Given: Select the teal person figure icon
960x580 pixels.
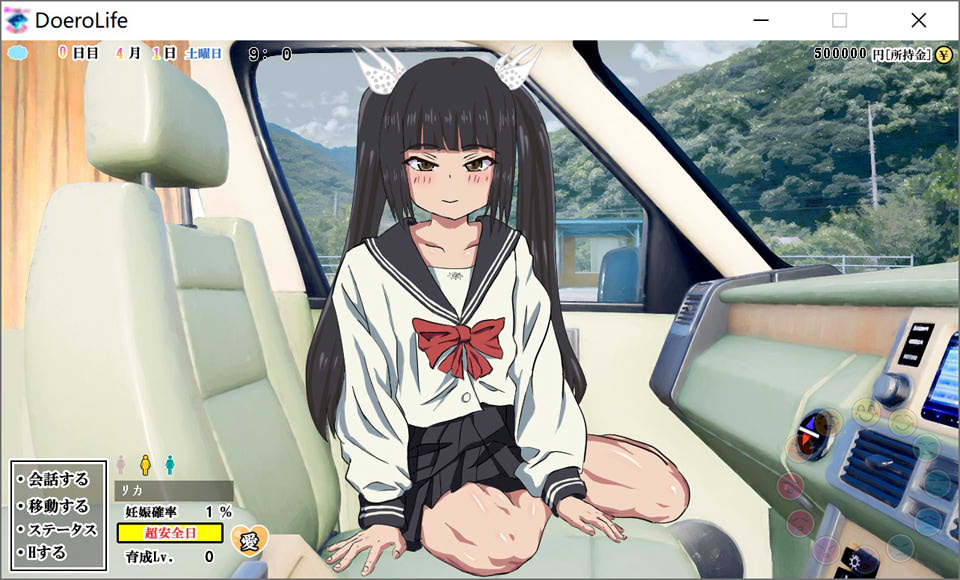Looking at the screenshot, I should pos(170,465).
